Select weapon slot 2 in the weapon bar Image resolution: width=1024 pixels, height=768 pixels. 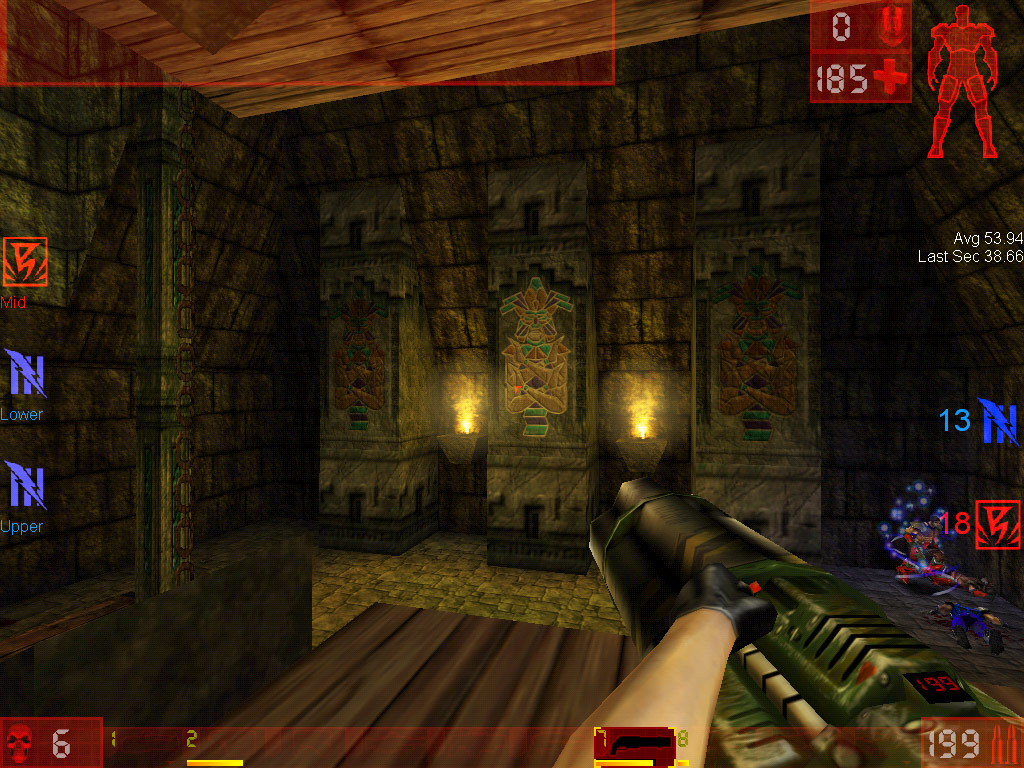[x=214, y=745]
